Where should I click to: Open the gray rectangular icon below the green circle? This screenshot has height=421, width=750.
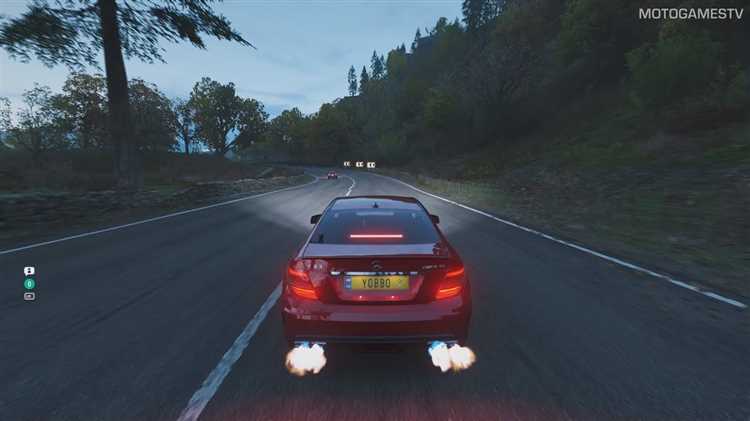[x=29, y=296]
